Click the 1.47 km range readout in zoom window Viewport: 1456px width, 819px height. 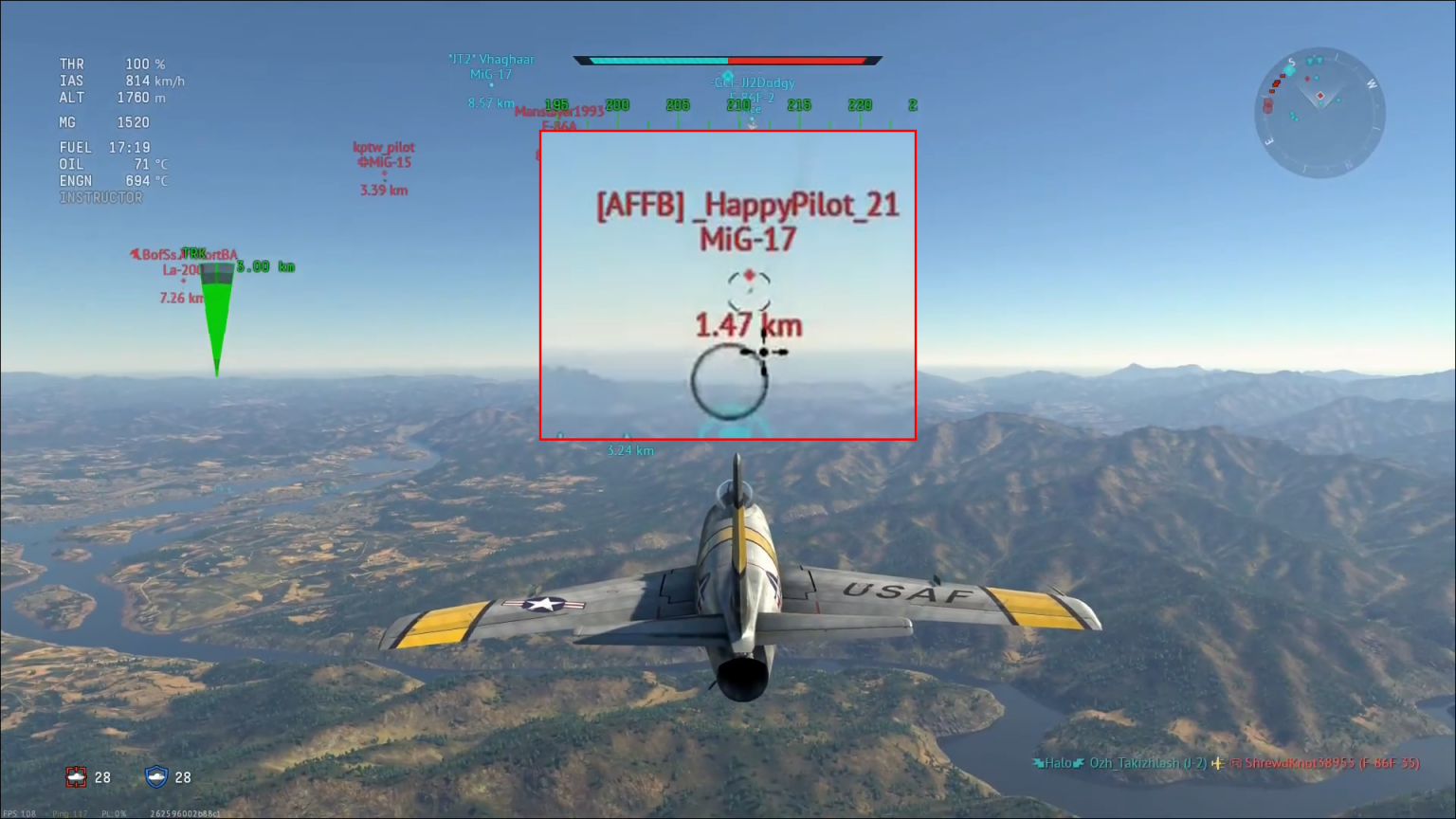[x=748, y=325]
